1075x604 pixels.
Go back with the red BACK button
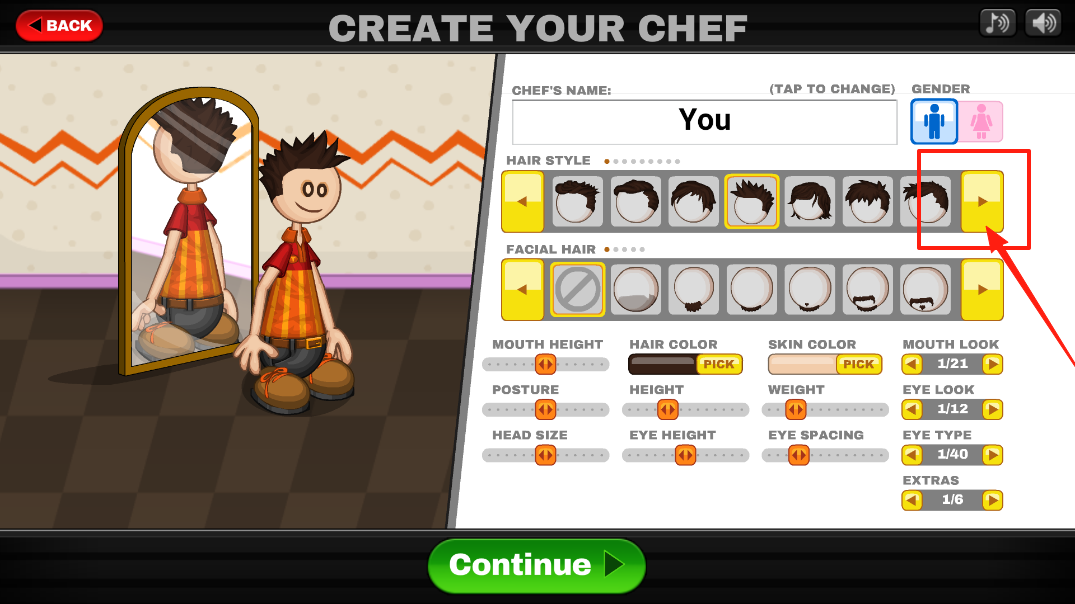pyautogui.click(x=59, y=25)
